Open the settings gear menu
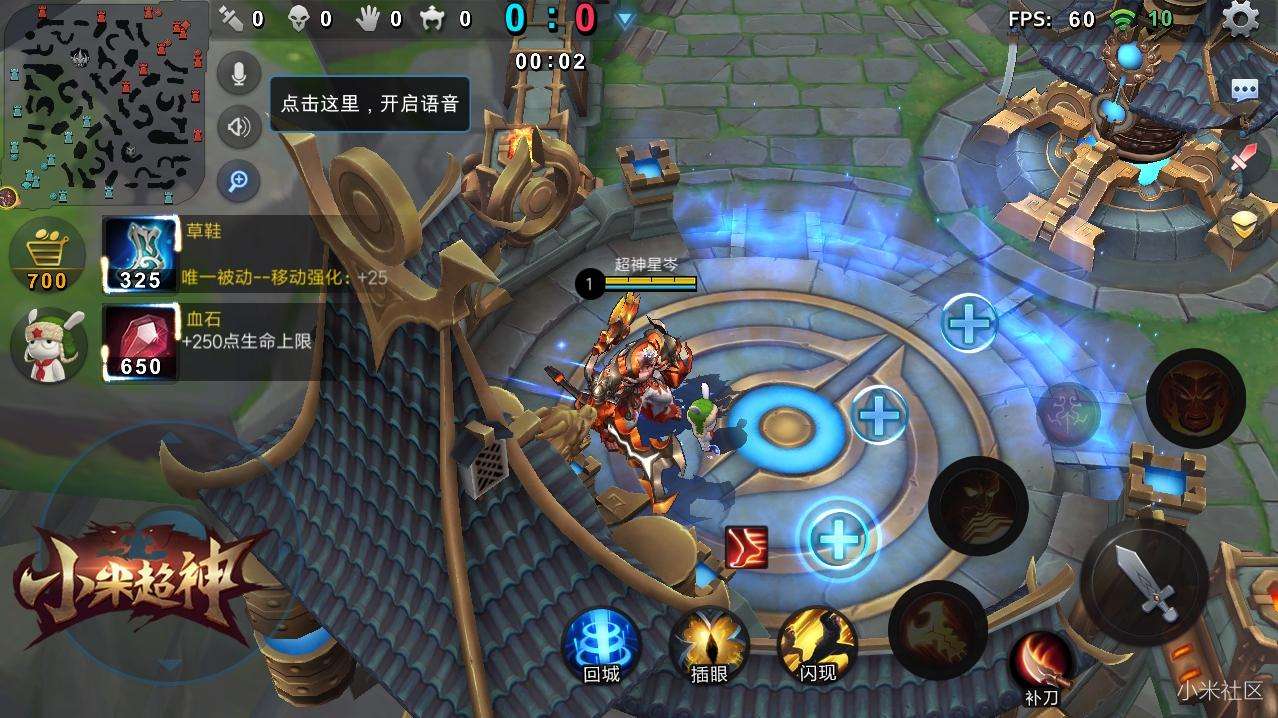The width and height of the screenshot is (1278, 718). tap(1241, 18)
